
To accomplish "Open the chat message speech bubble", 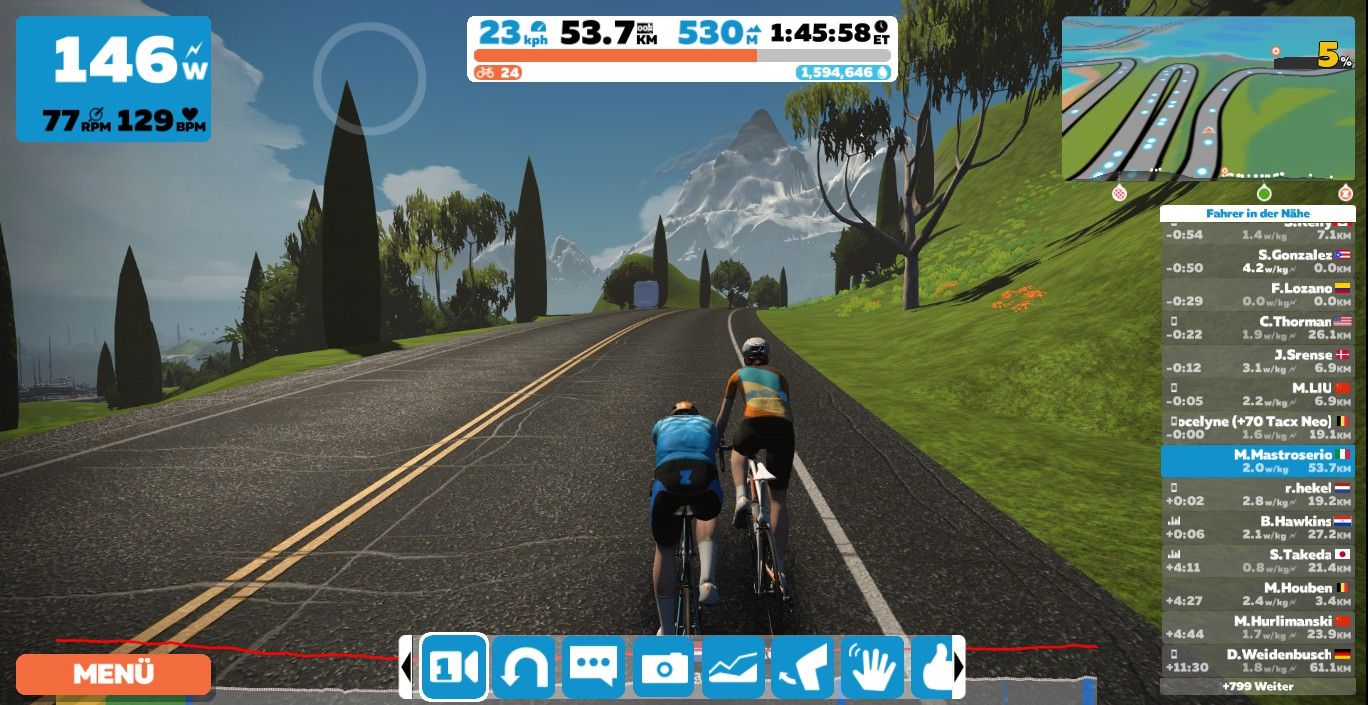I will click(593, 667).
